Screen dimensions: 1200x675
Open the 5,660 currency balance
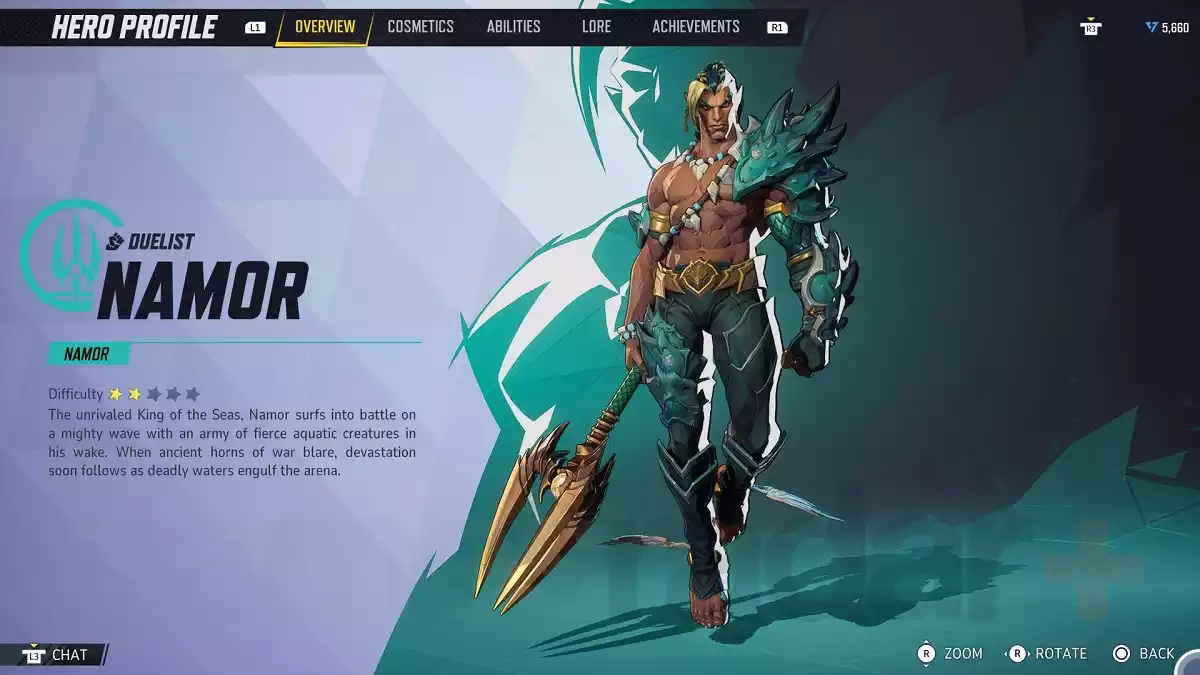tap(1167, 28)
